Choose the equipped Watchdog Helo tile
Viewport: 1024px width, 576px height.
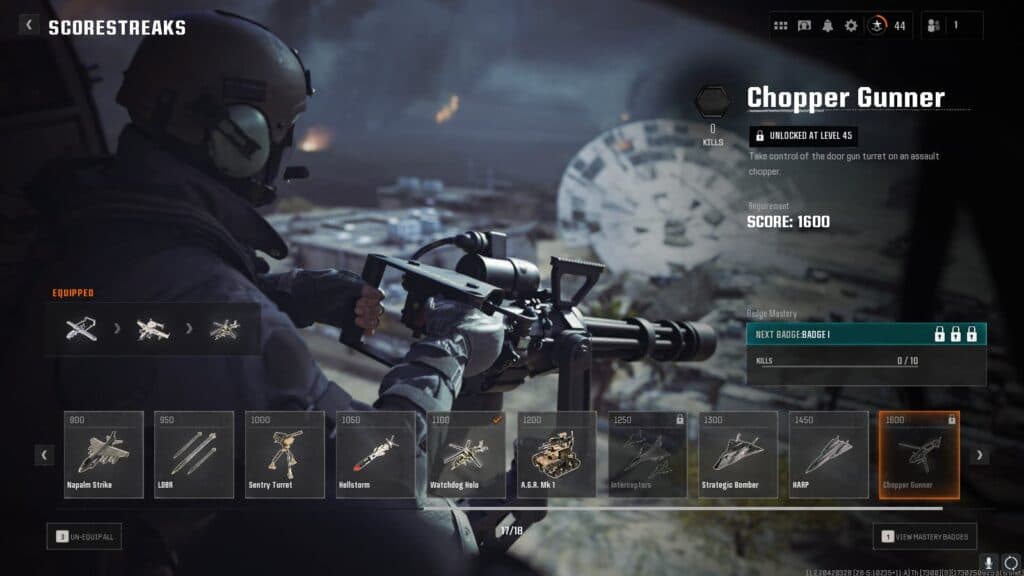(466, 454)
